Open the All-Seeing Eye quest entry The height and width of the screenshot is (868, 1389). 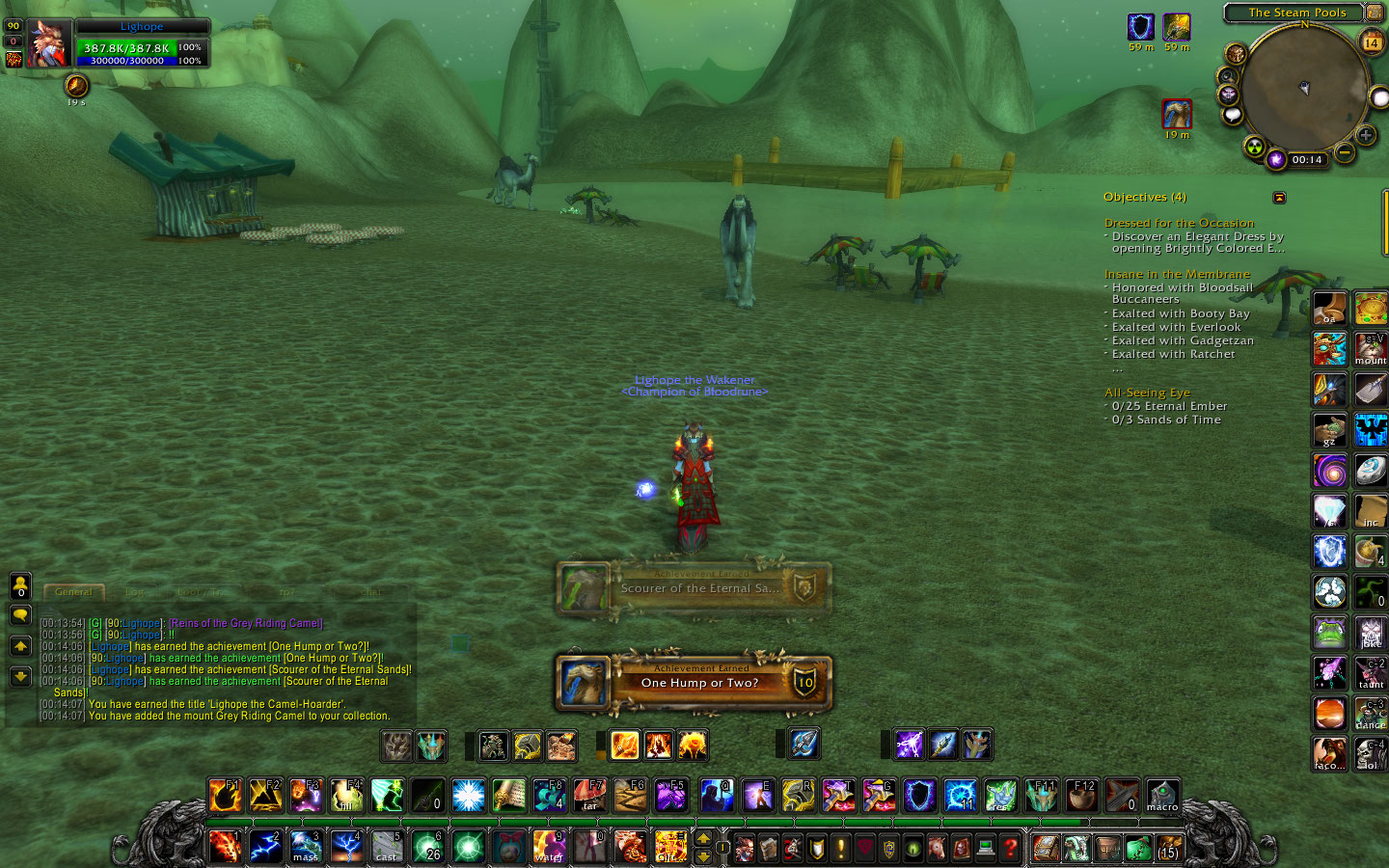coord(1147,393)
